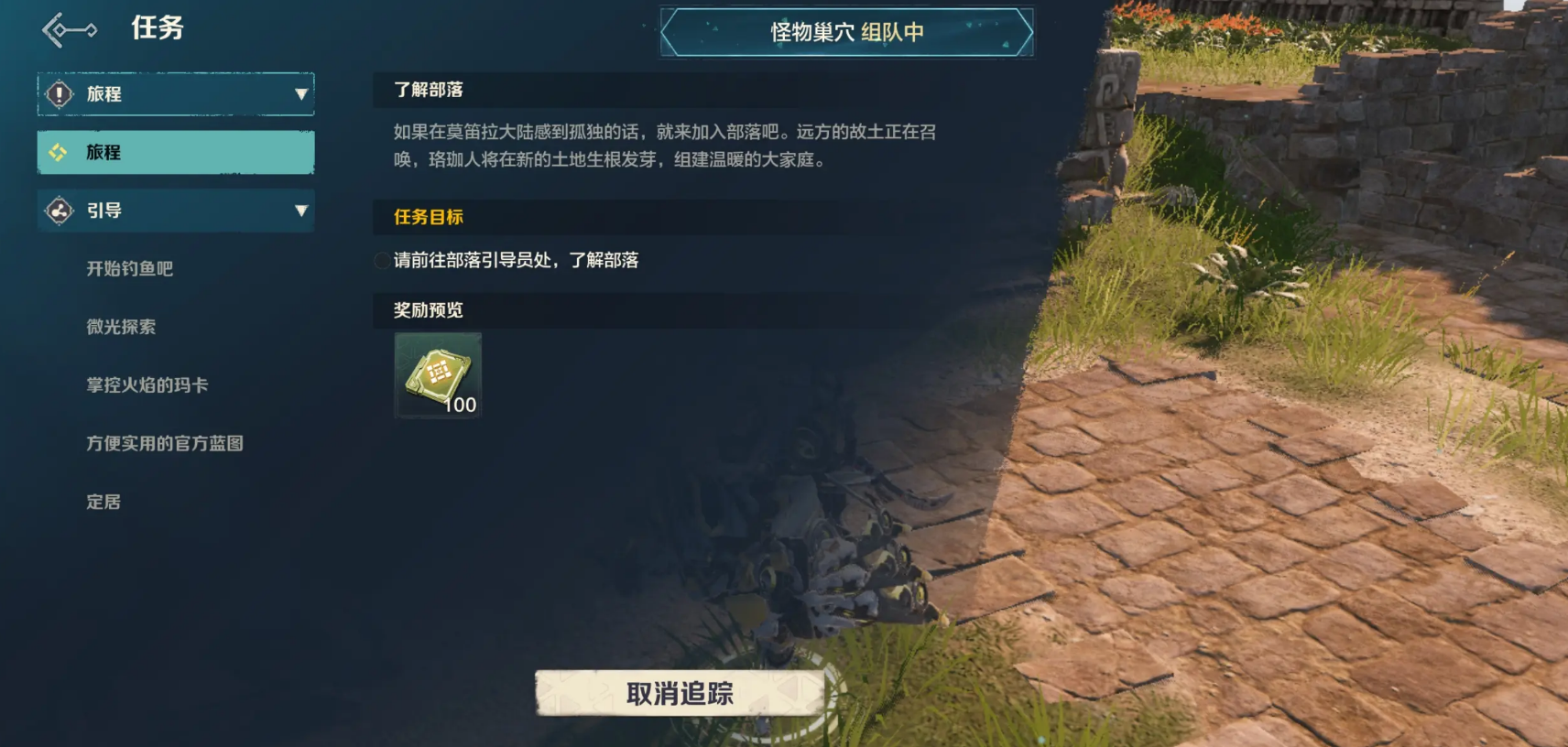Expand the 引导 quest group header
The image size is (1568, 747).
pyautogui.click(x=174, y=211)
